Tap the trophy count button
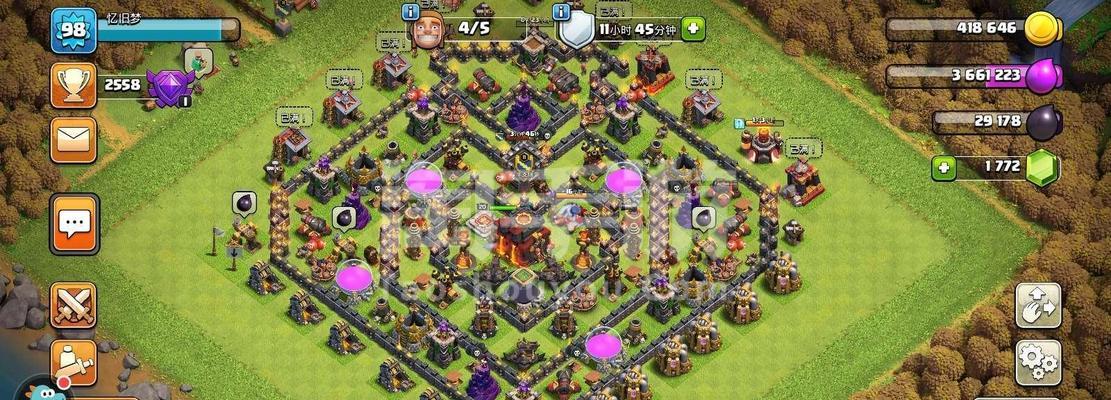 (x=73, y=86)
